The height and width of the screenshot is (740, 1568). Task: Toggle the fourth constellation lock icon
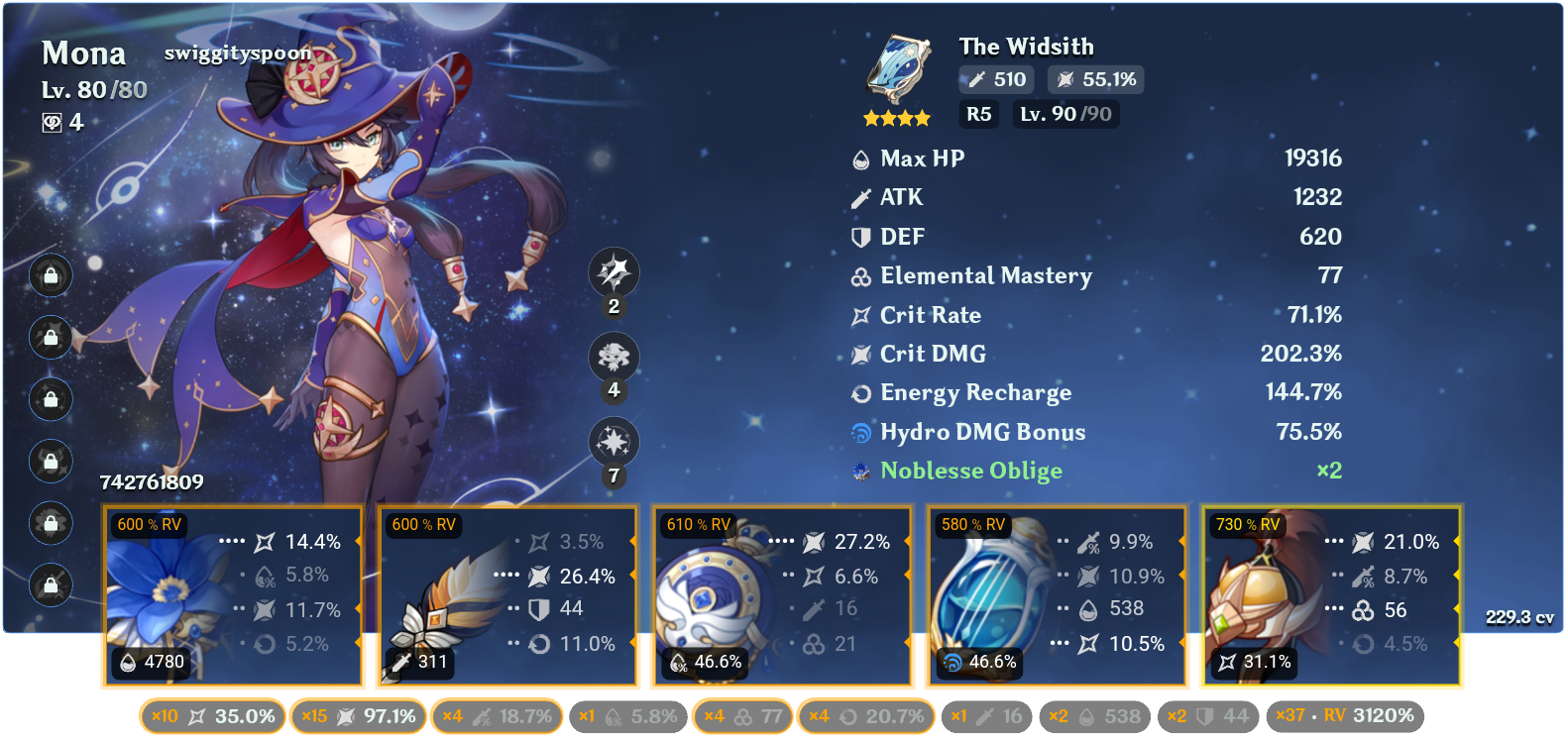click(x=50, y=463)
